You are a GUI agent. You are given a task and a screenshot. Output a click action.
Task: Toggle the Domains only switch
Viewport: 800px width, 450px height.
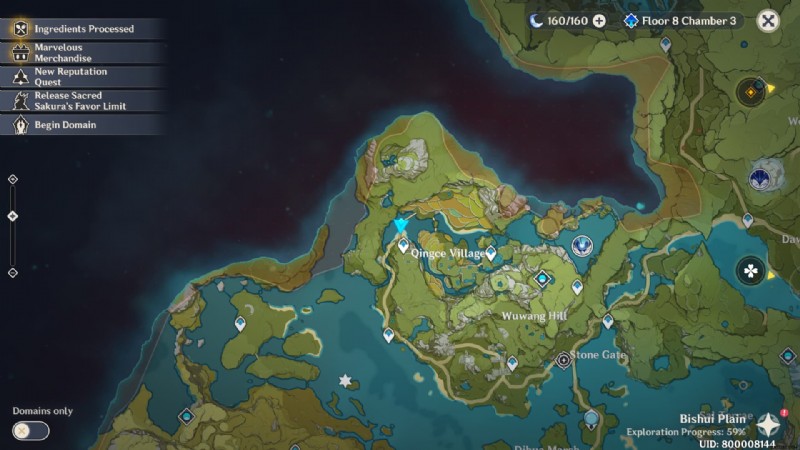point(31,431)
